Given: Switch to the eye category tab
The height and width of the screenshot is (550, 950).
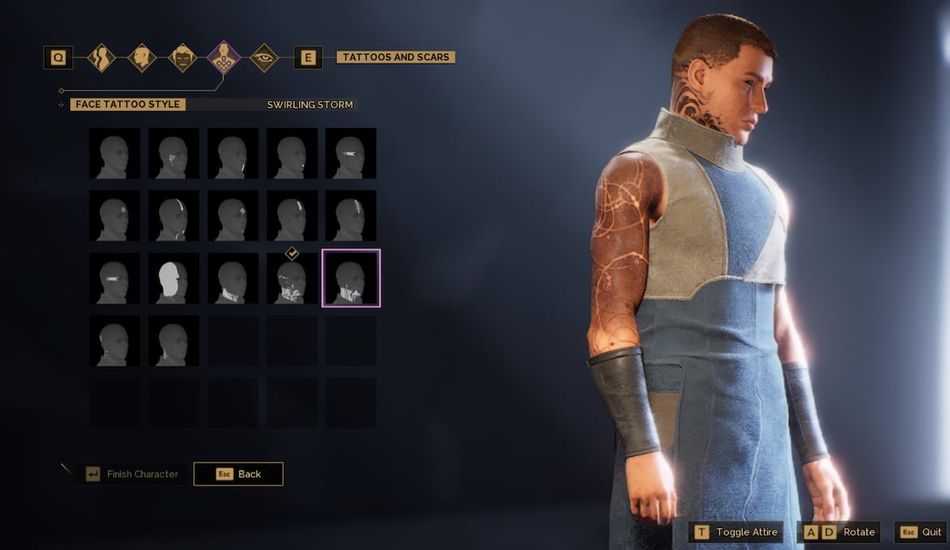Looking at the screenshot, I should pyautogui.click(x=264, y=58).
